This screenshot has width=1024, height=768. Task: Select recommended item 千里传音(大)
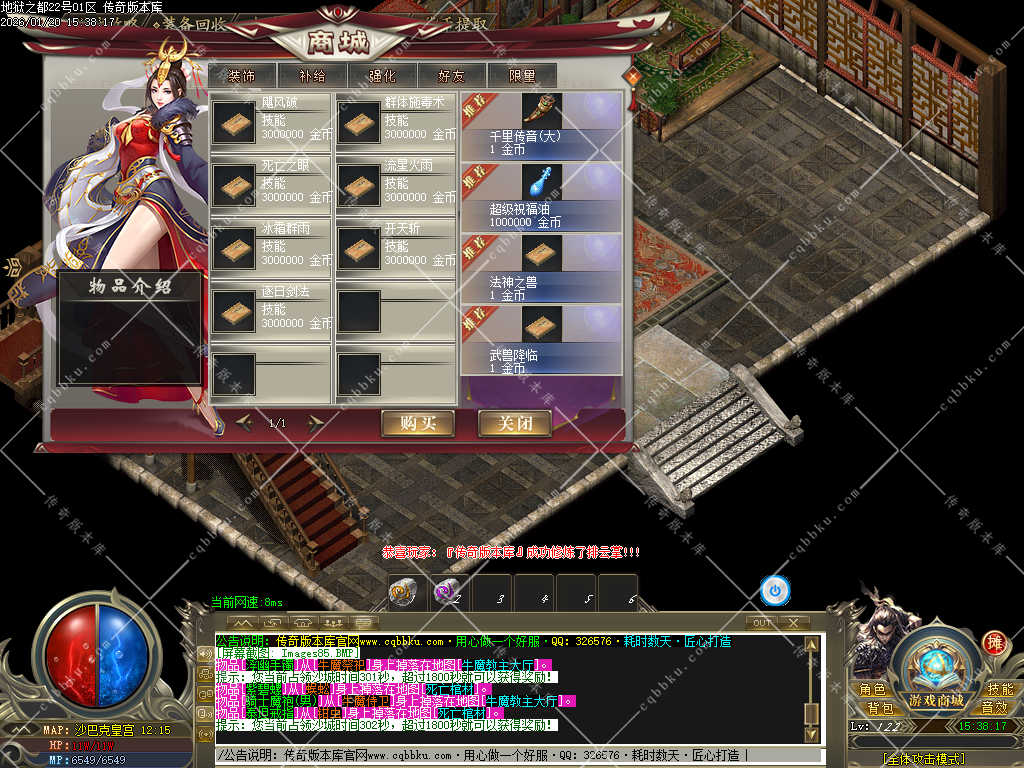pos(541,125)
